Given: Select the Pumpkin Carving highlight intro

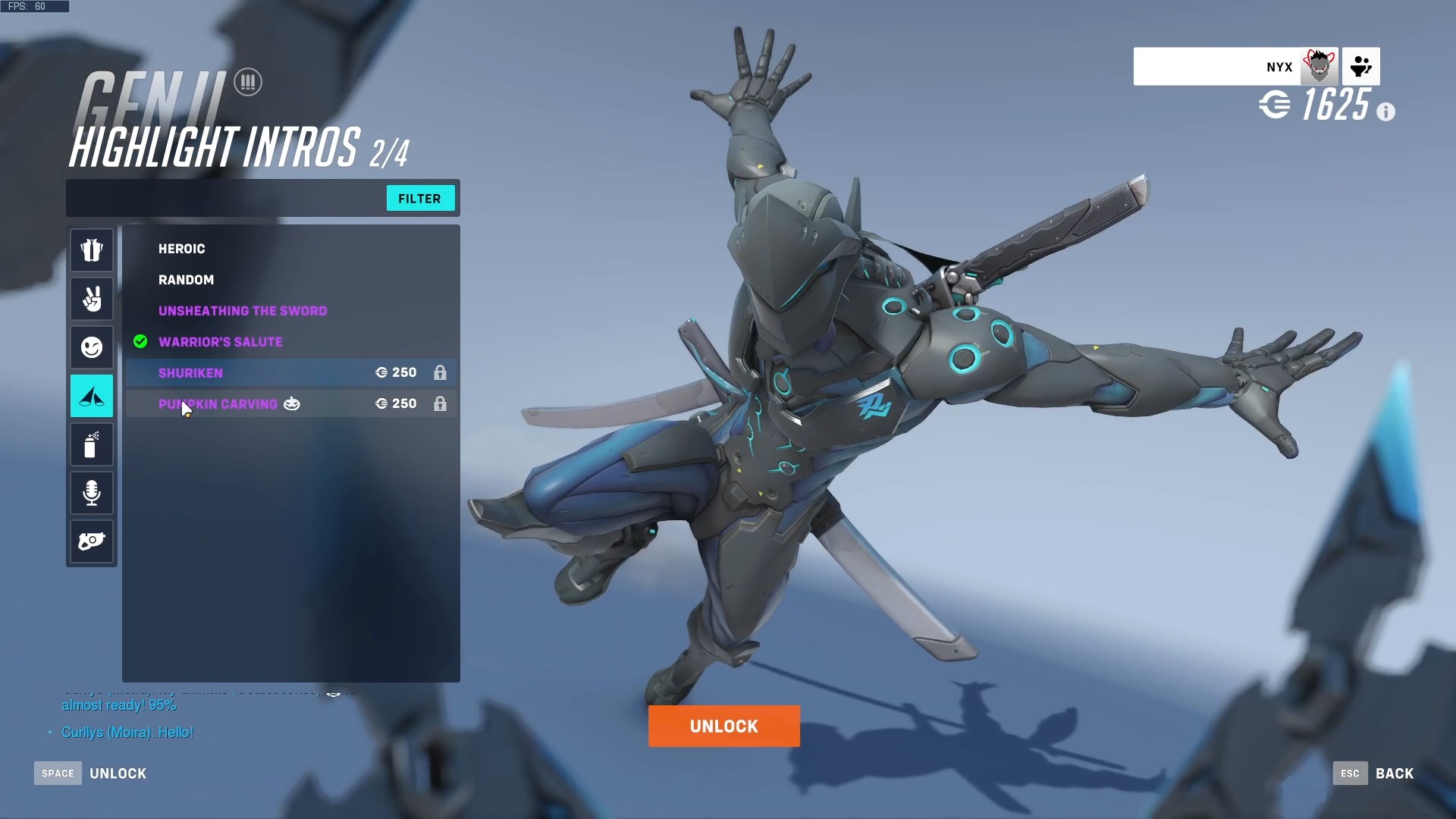Looking at the screenshot, I should pyautogui.click(x=218, y=404).
